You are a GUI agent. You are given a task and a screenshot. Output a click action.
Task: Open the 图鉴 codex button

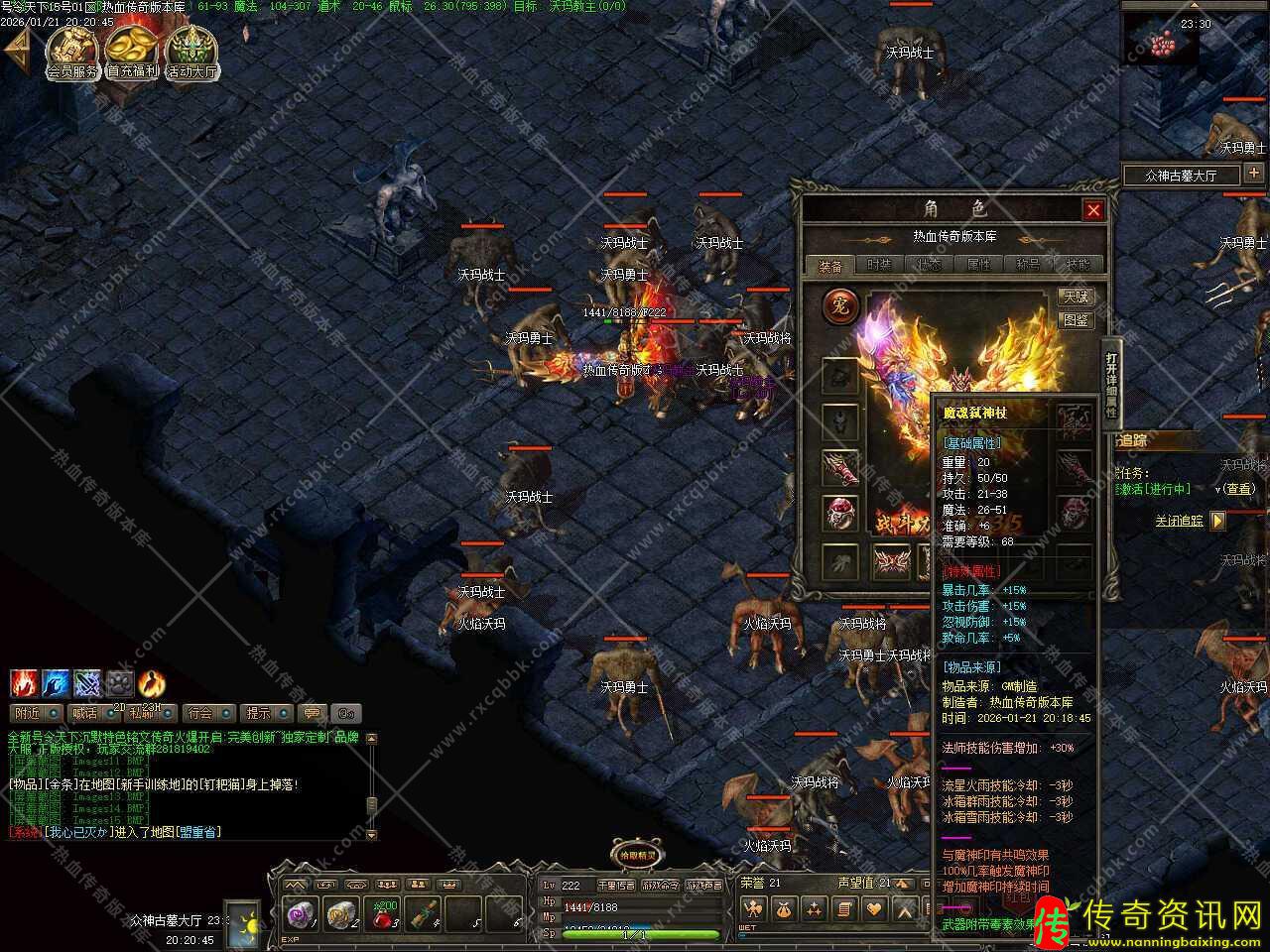tap(1076, 320)
